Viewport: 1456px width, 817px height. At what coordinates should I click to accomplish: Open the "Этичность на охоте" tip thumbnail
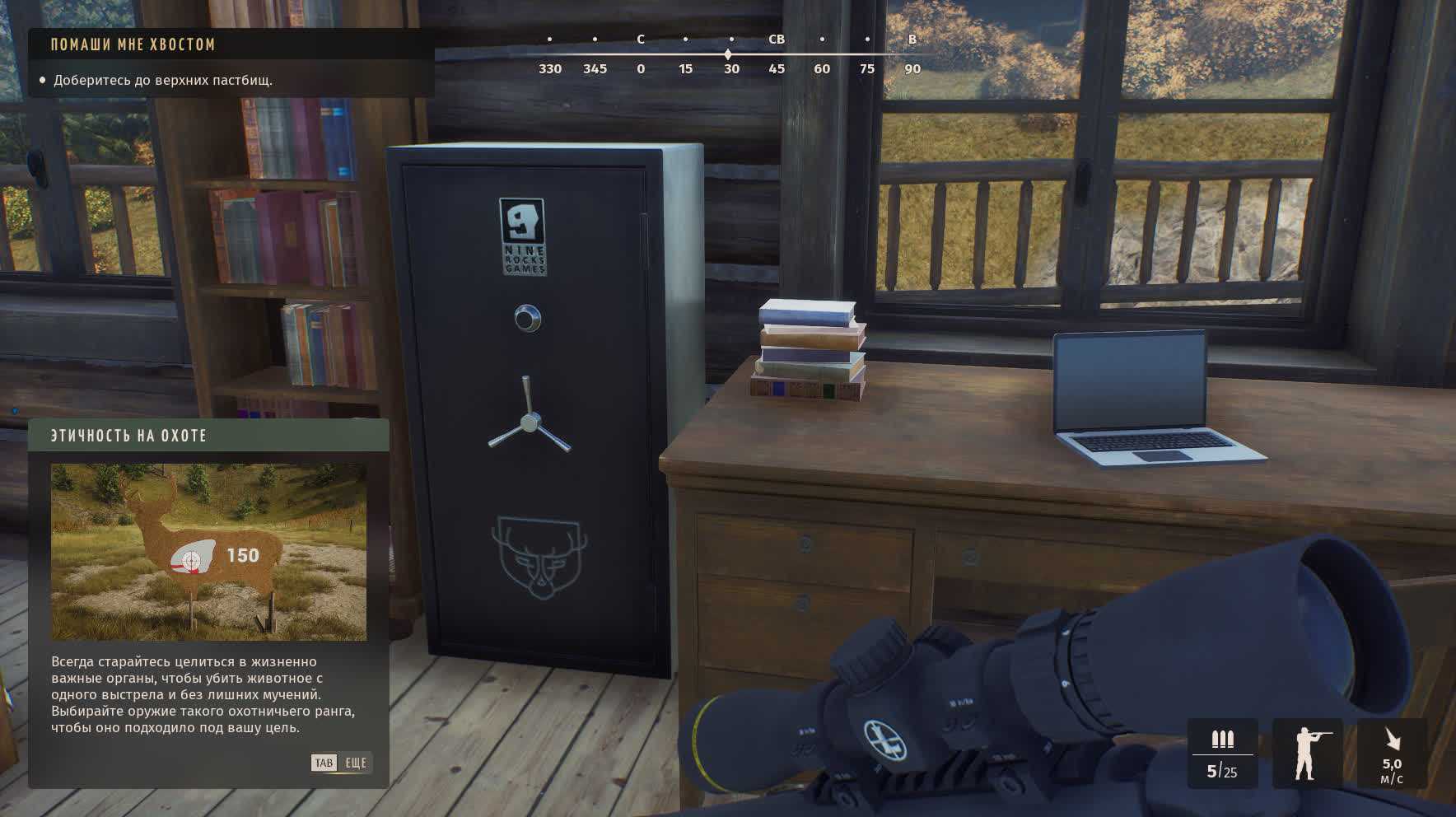pyautogui.click(x=208, y=552)
